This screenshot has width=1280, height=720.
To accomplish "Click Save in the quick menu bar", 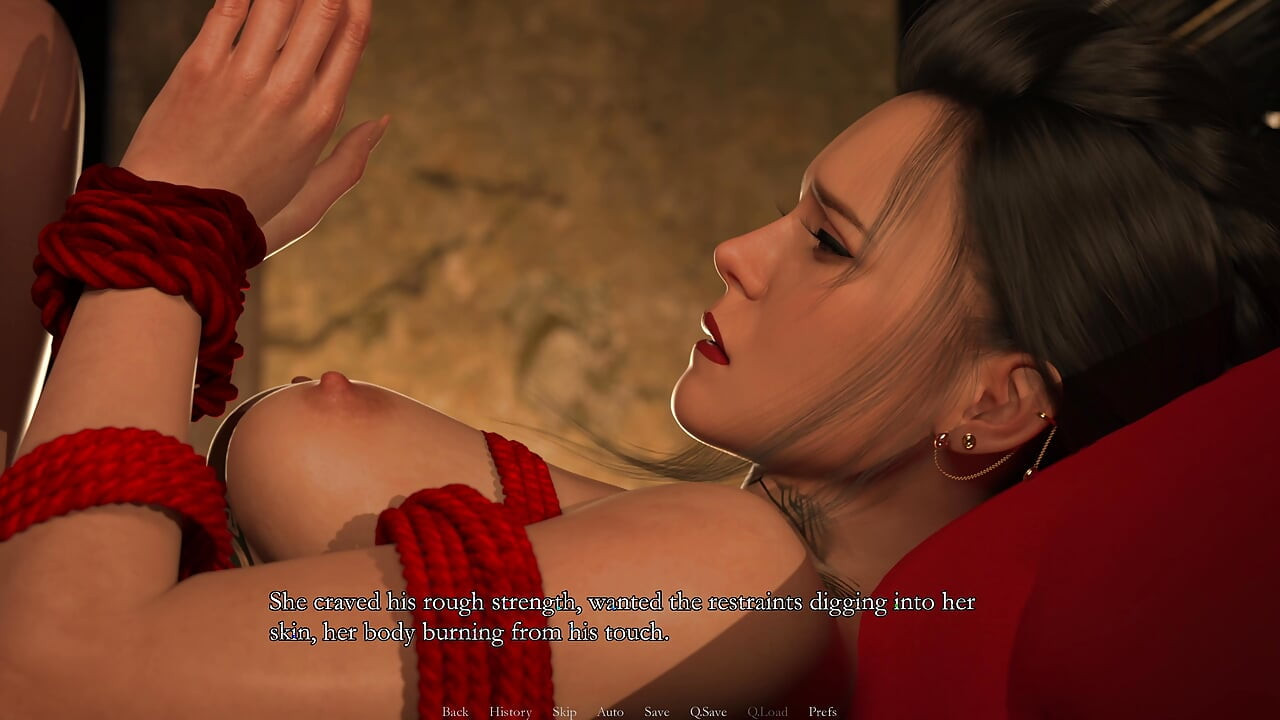I will 656,712.
